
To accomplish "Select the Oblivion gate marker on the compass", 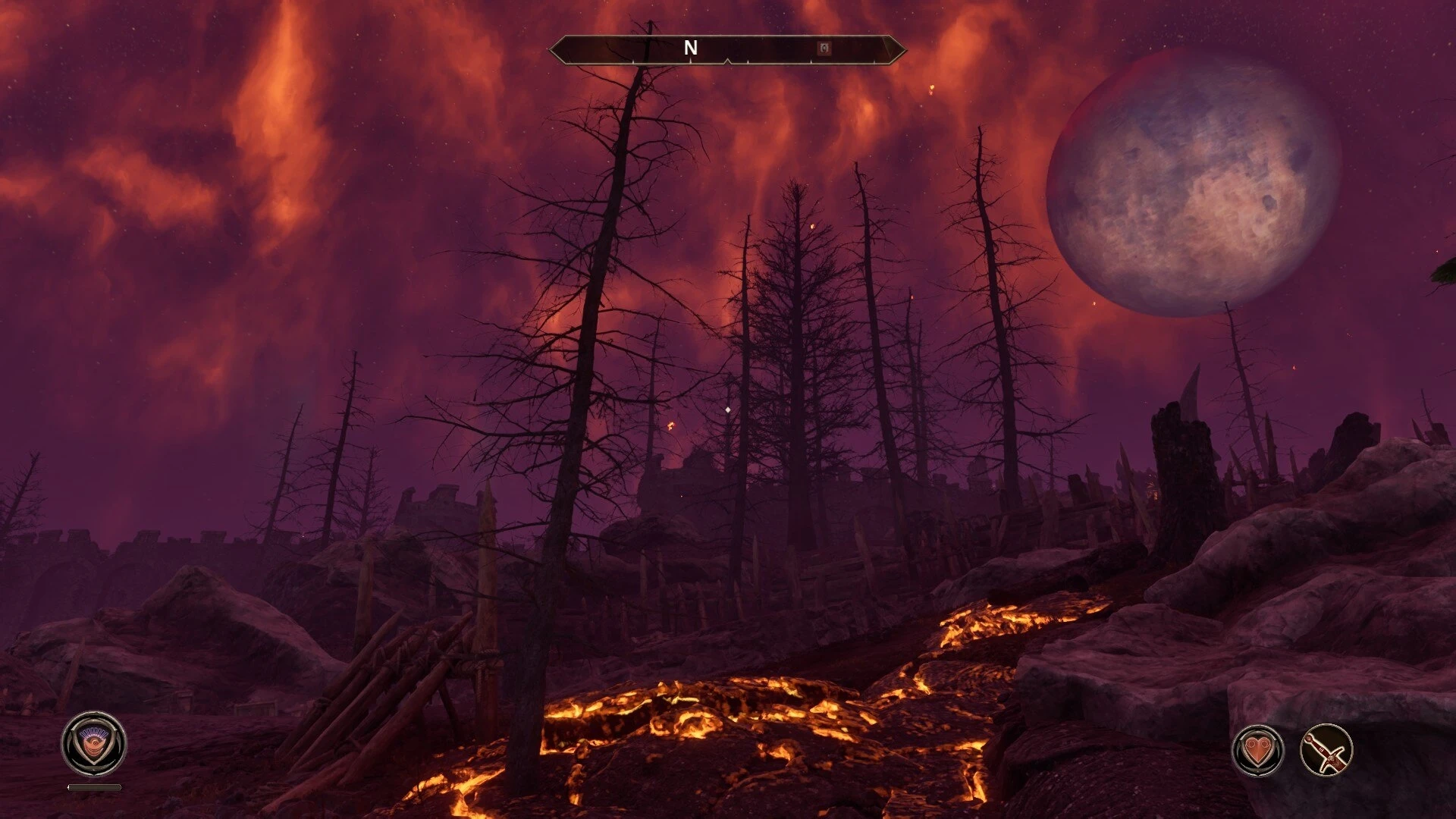I will pos(824,49).
